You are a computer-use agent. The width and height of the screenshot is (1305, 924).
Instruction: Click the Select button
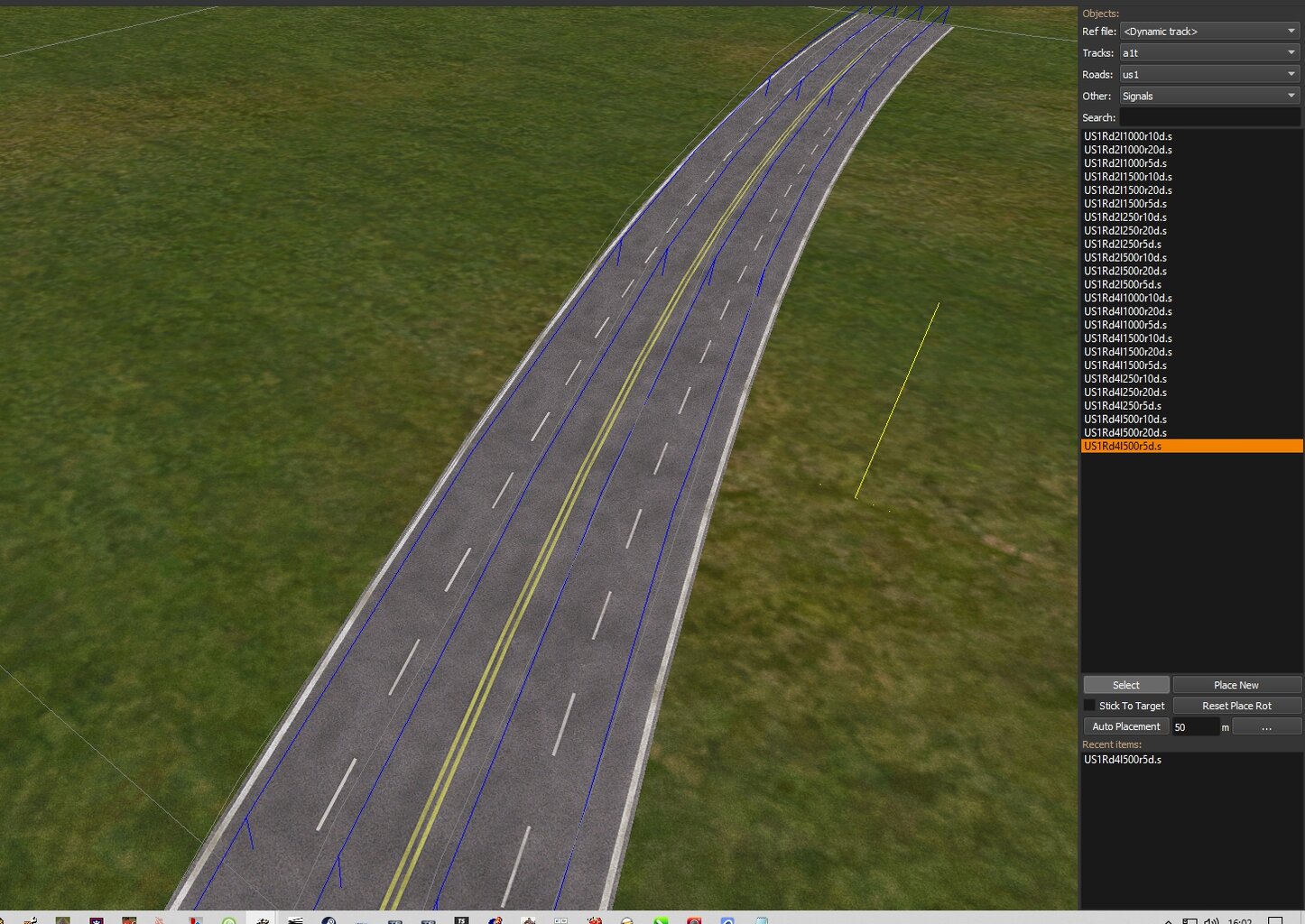[1125, 684]
